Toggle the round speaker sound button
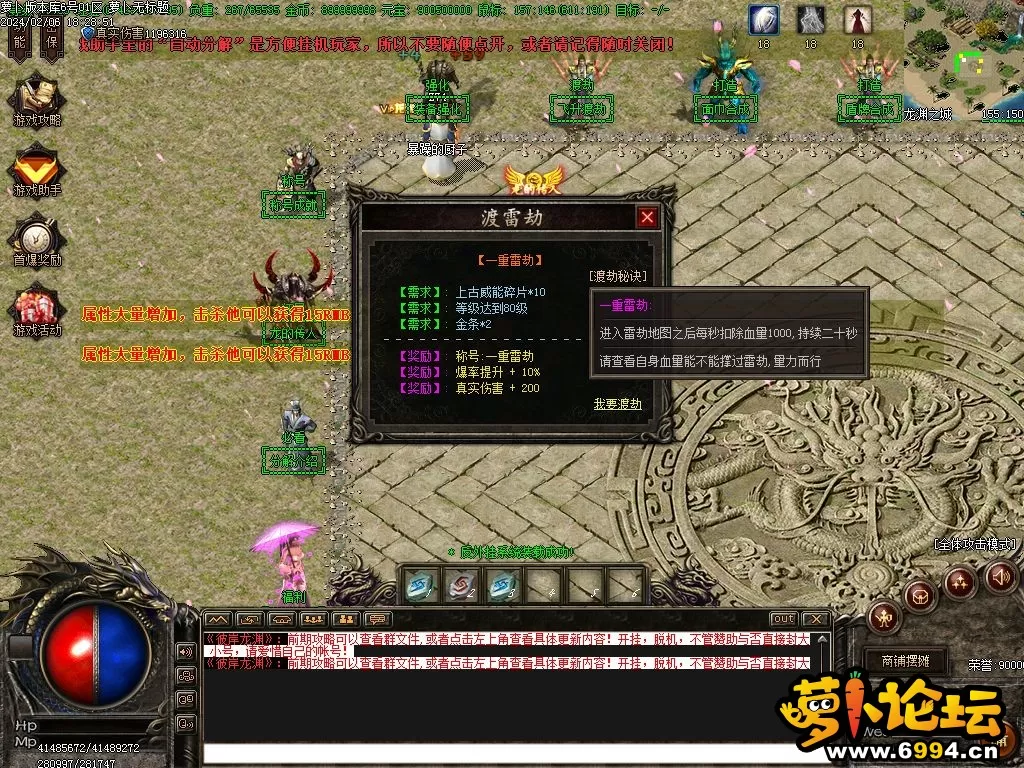Viewport: 1024px width, 768px height. coord(1001,576)
